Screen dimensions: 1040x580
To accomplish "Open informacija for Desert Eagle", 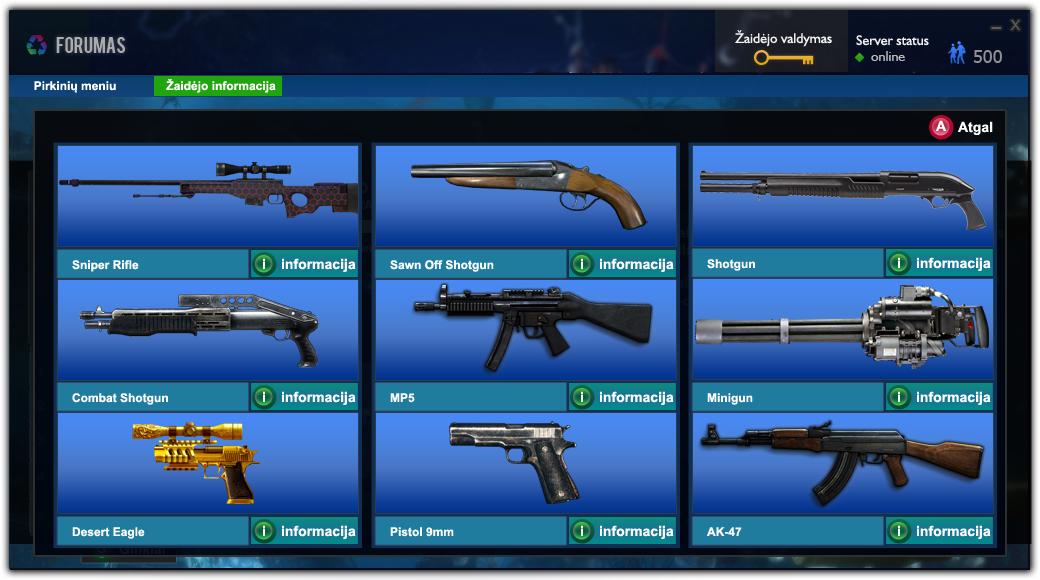I will (304, 531).
